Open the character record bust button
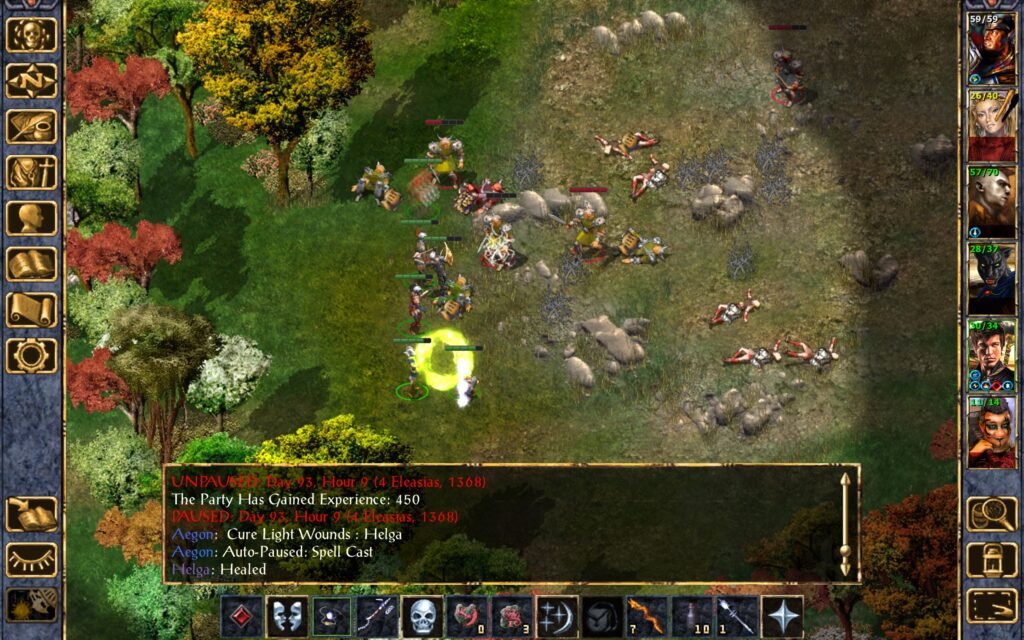This screenshot has height=640, width=1024. 32,219
